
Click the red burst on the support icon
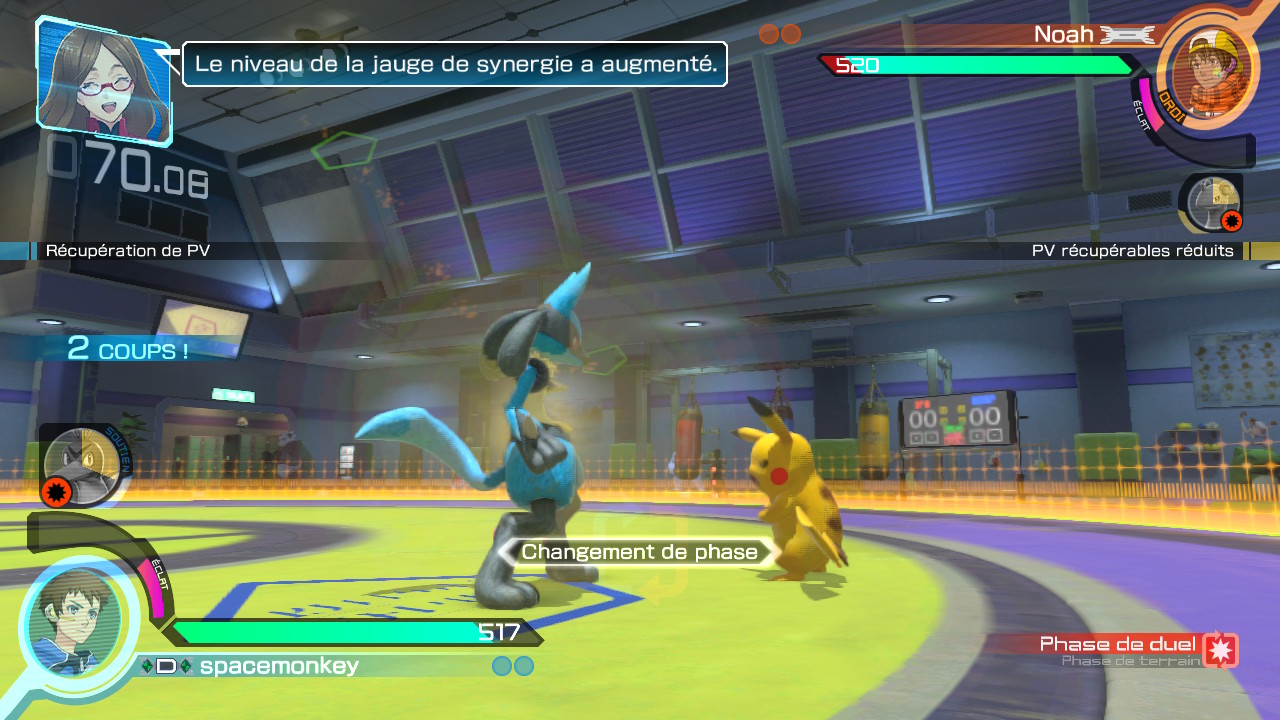tap(57, 491)
